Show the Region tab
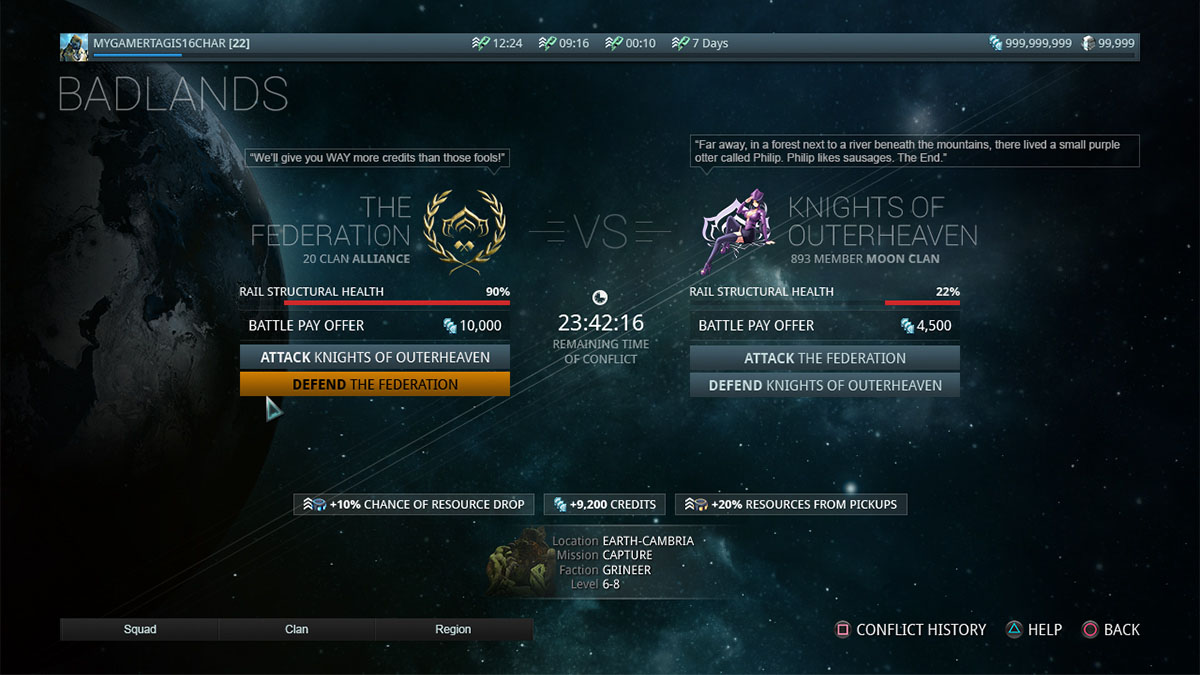The image size is (1200, 675). click(x=453, y=629)
